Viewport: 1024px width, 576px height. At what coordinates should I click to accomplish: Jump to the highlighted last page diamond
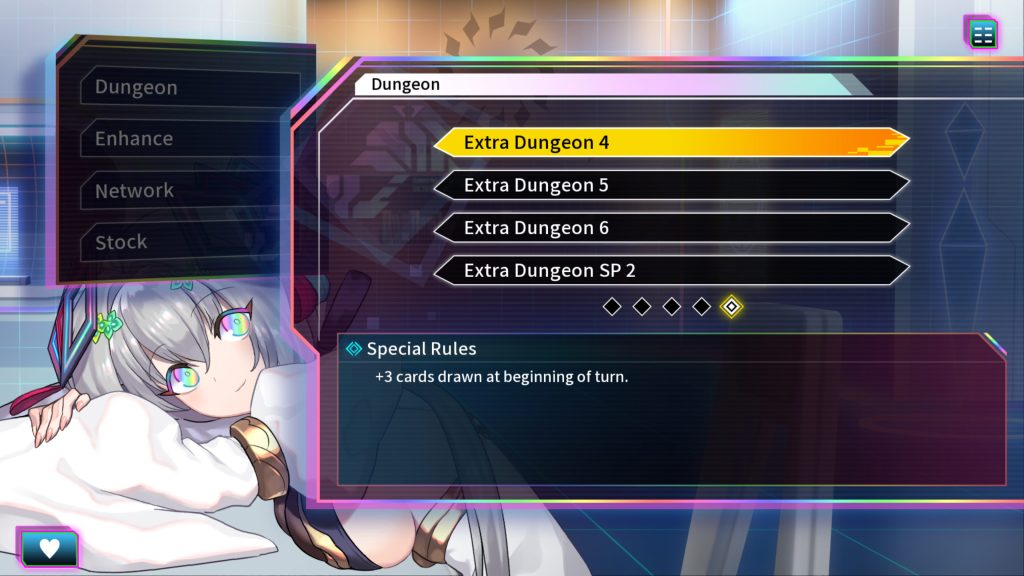(x=731, y=306)
